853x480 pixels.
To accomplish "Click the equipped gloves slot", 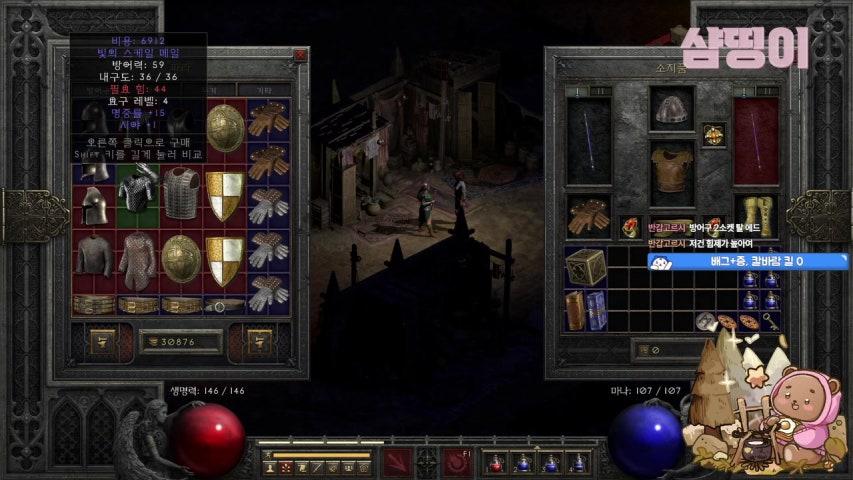I will click(x=587, y=216).
